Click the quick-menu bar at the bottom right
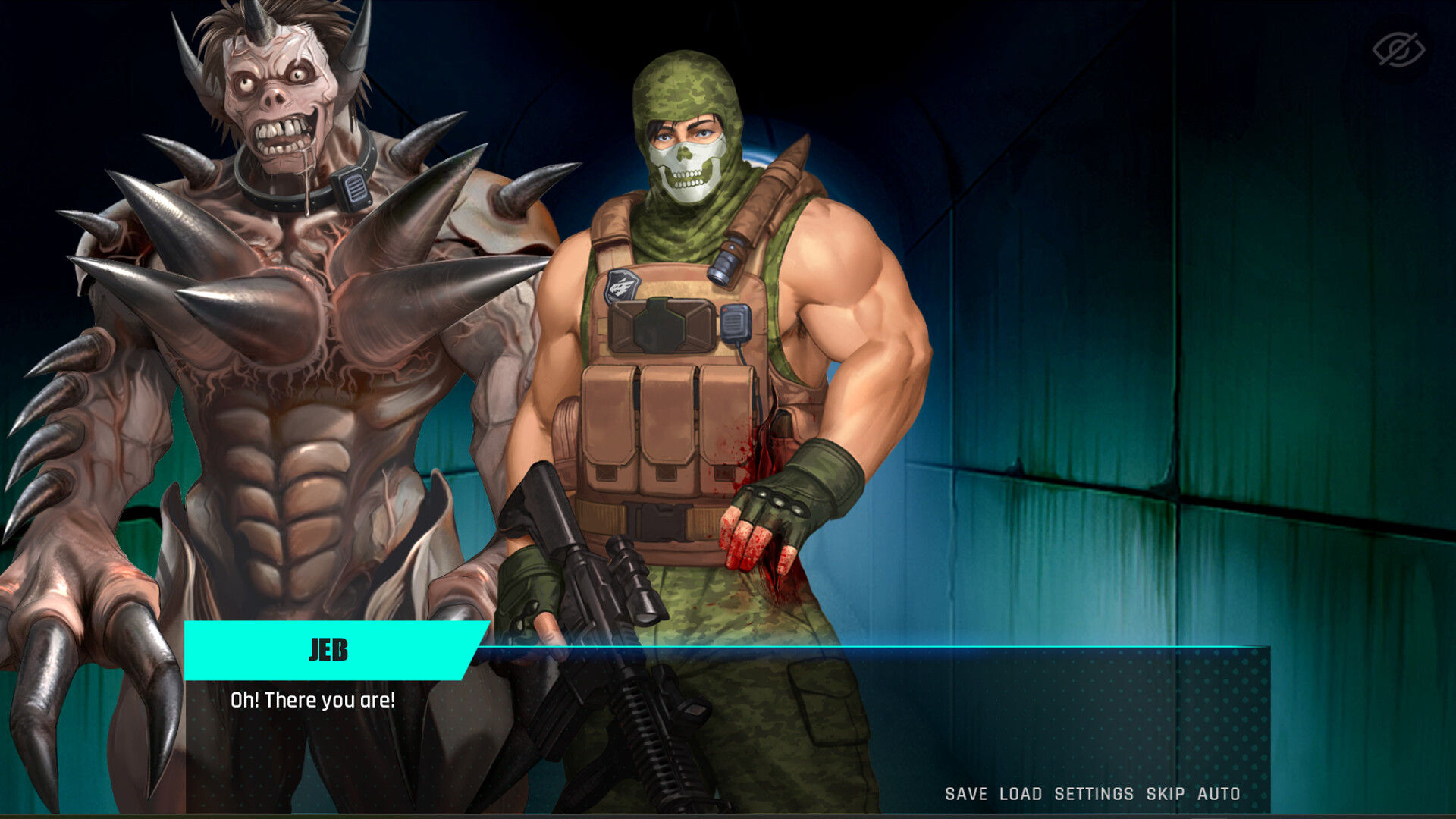1456x819 pixels. tap(1092, 794)
